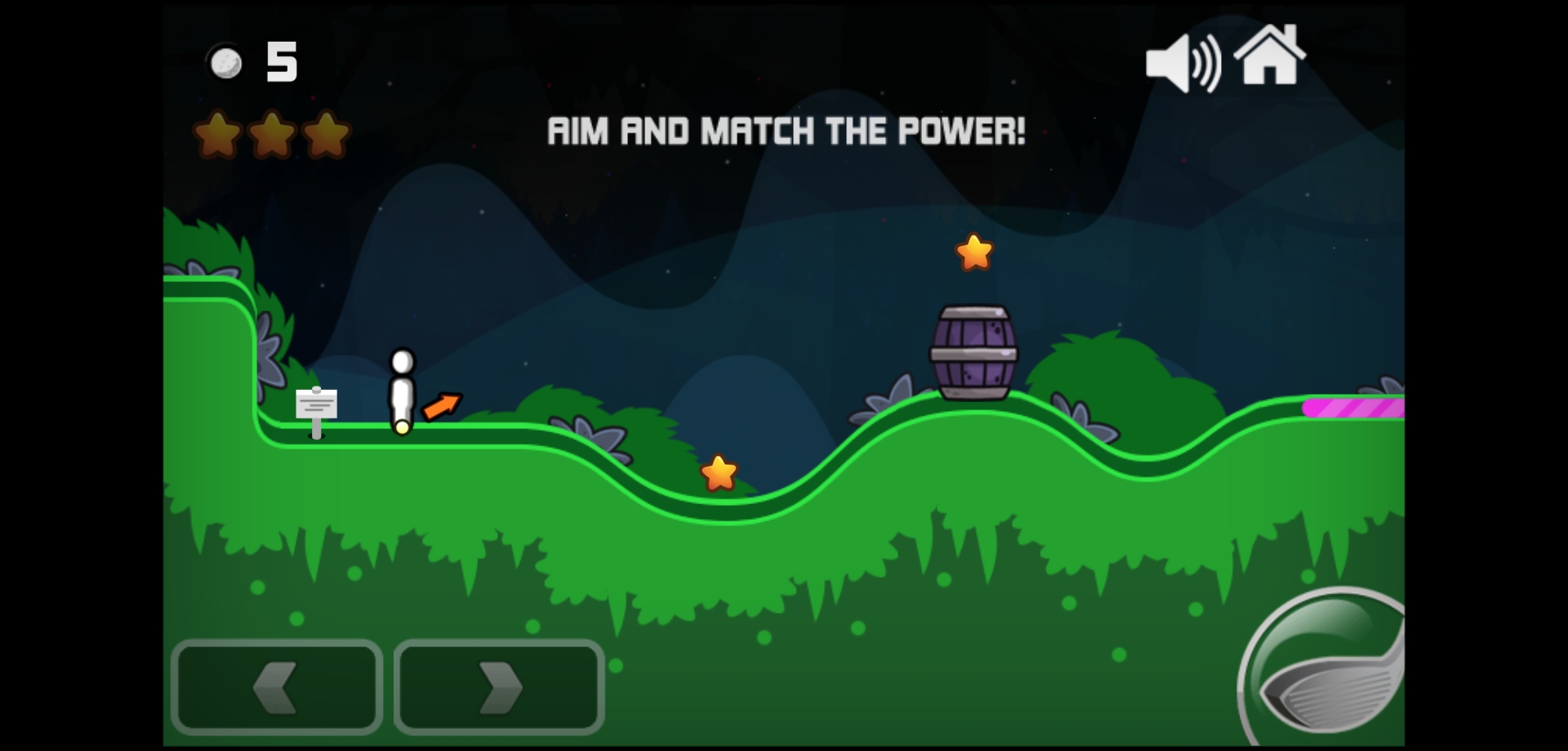Aim left with the left arrow button
This screenshot has height=751, width=1568.
point(276,686)
